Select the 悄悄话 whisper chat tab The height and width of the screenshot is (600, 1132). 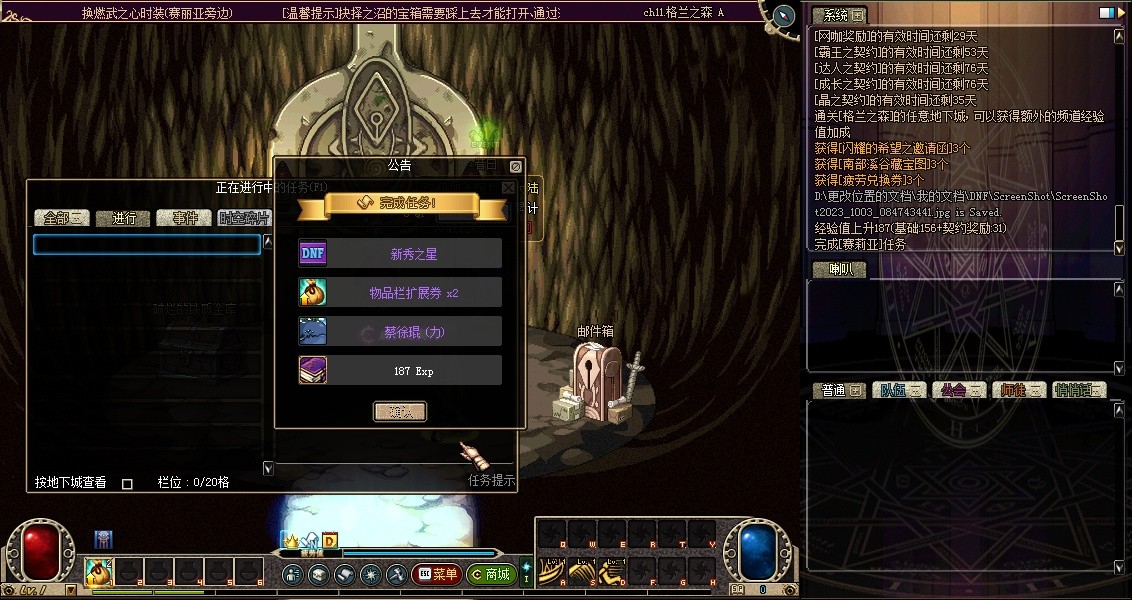[x=1079, y=390]
